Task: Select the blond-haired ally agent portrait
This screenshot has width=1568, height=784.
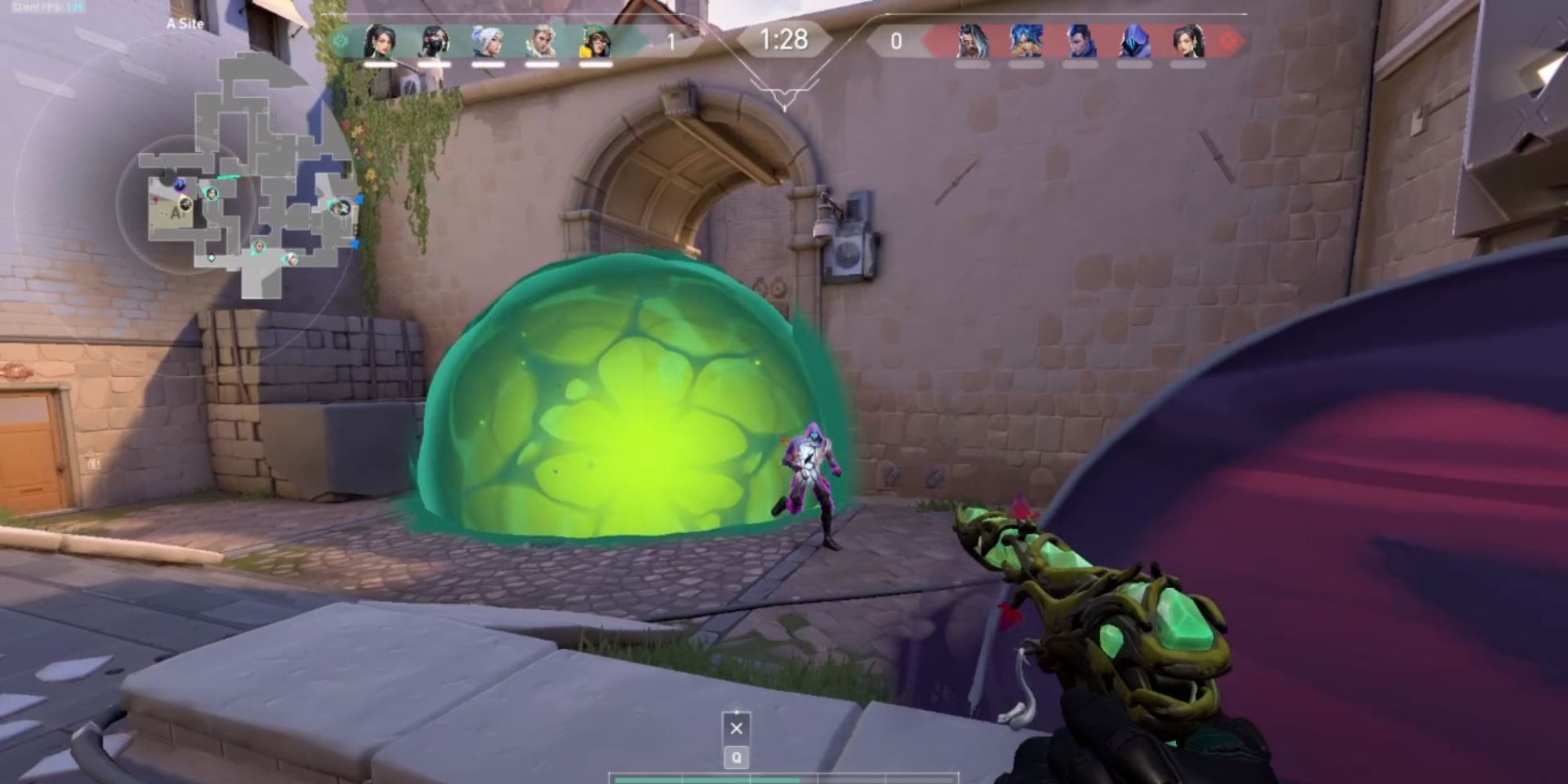Action: 541,41
